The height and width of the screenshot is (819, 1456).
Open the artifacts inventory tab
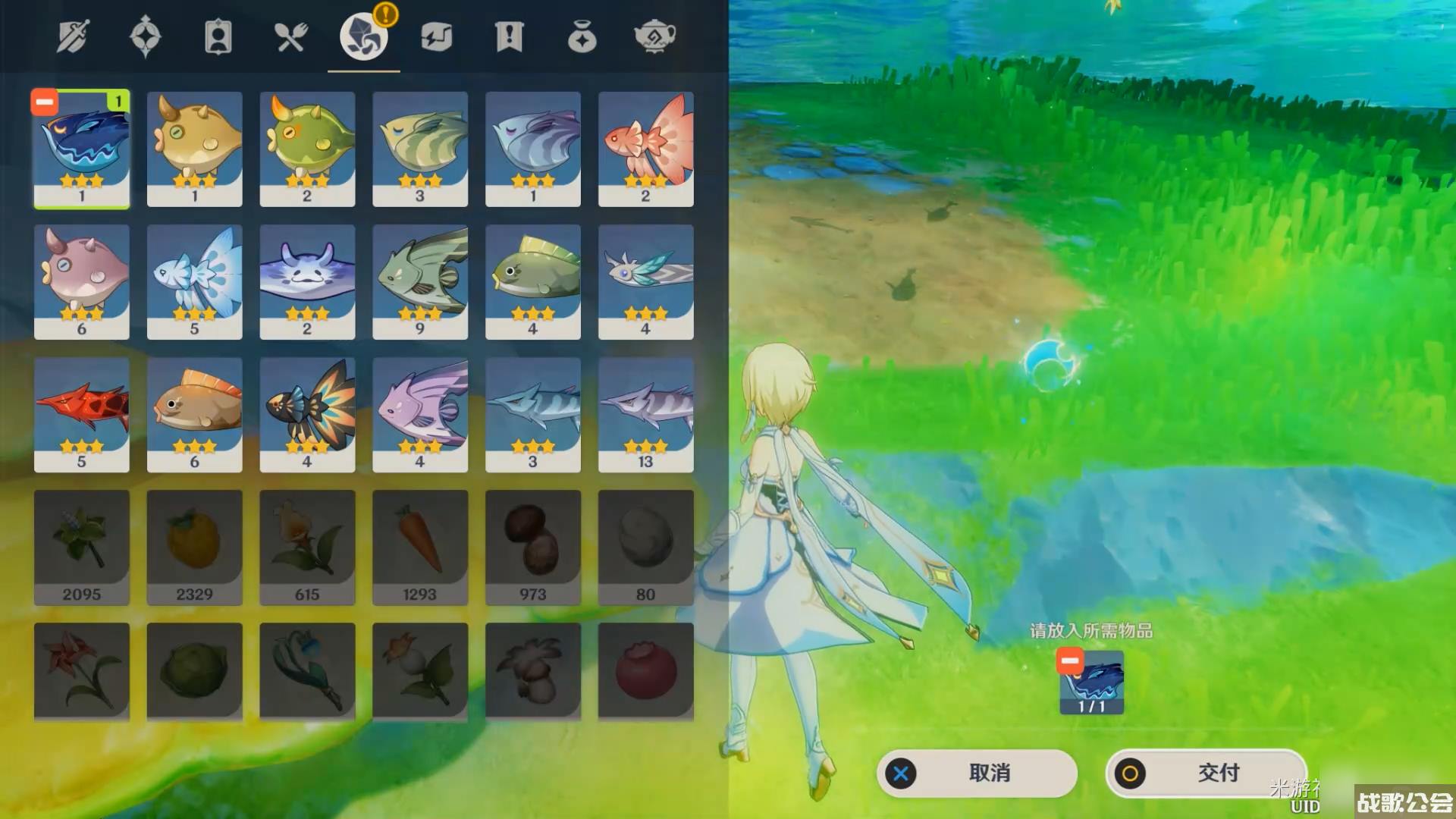click(x=145, y=36)
